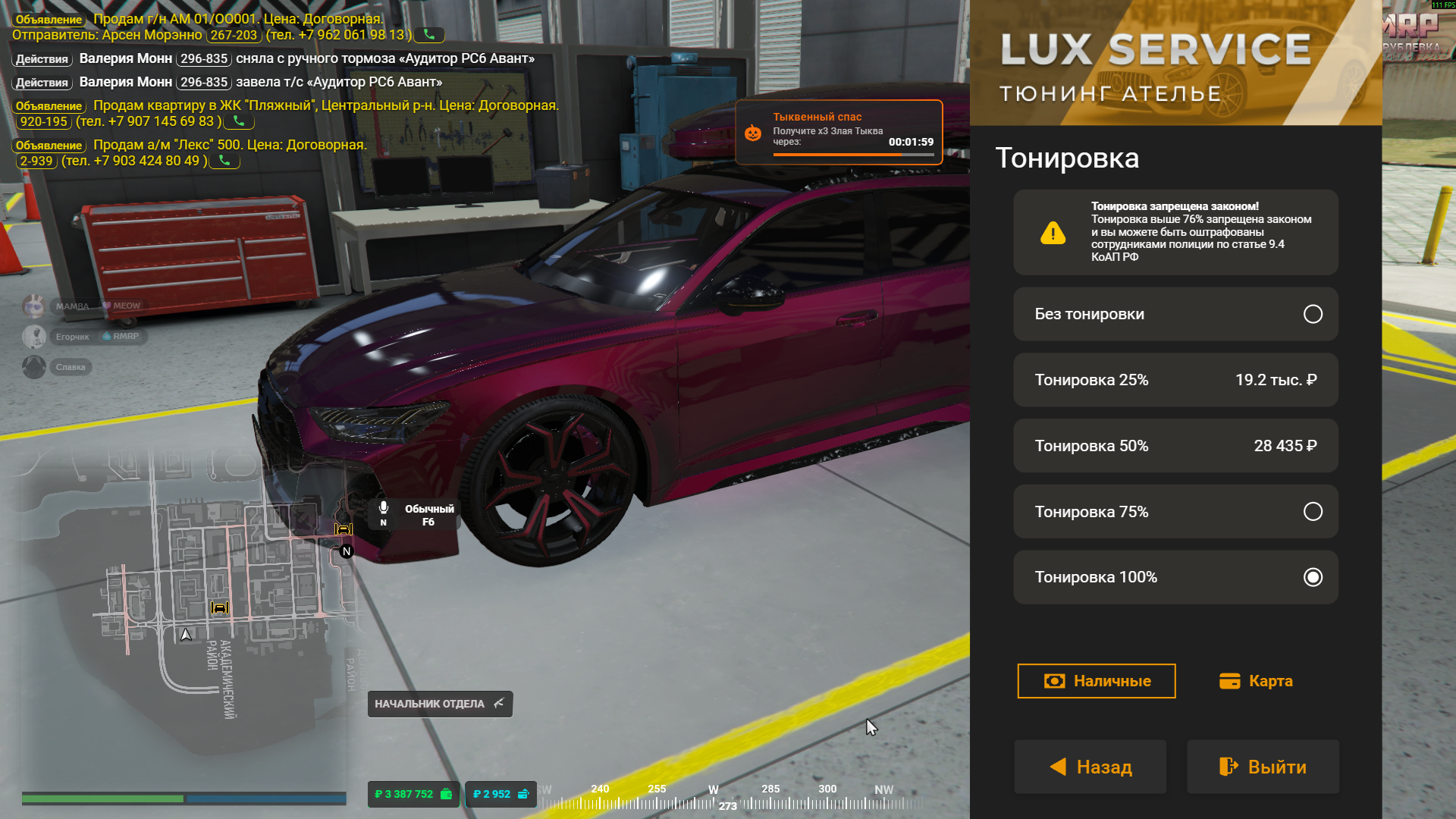Click the НАЧАЛЬНИК ОТДЕЛА rank badge

click(440, 704)
